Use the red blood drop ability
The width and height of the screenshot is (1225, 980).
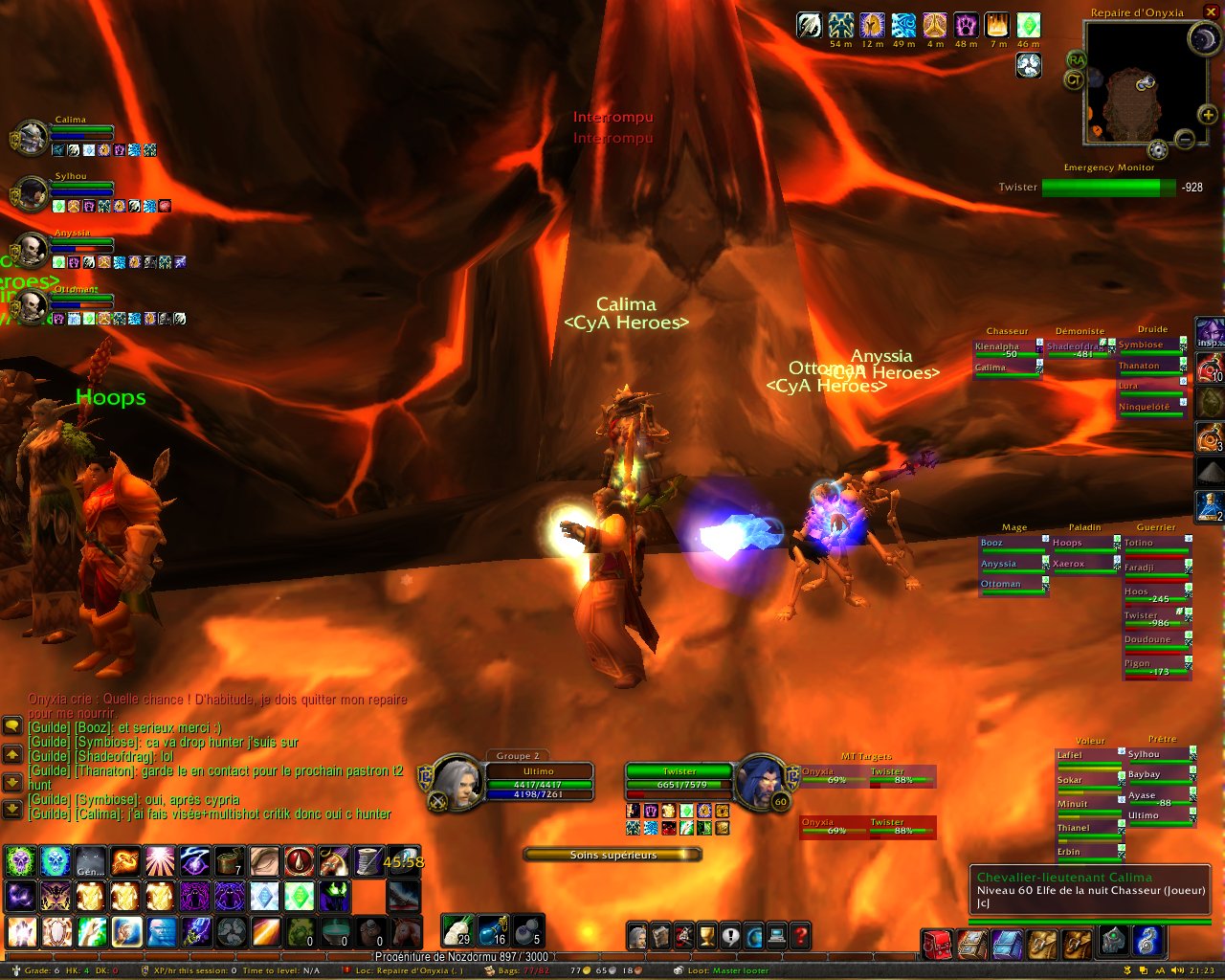coord(299,861)
